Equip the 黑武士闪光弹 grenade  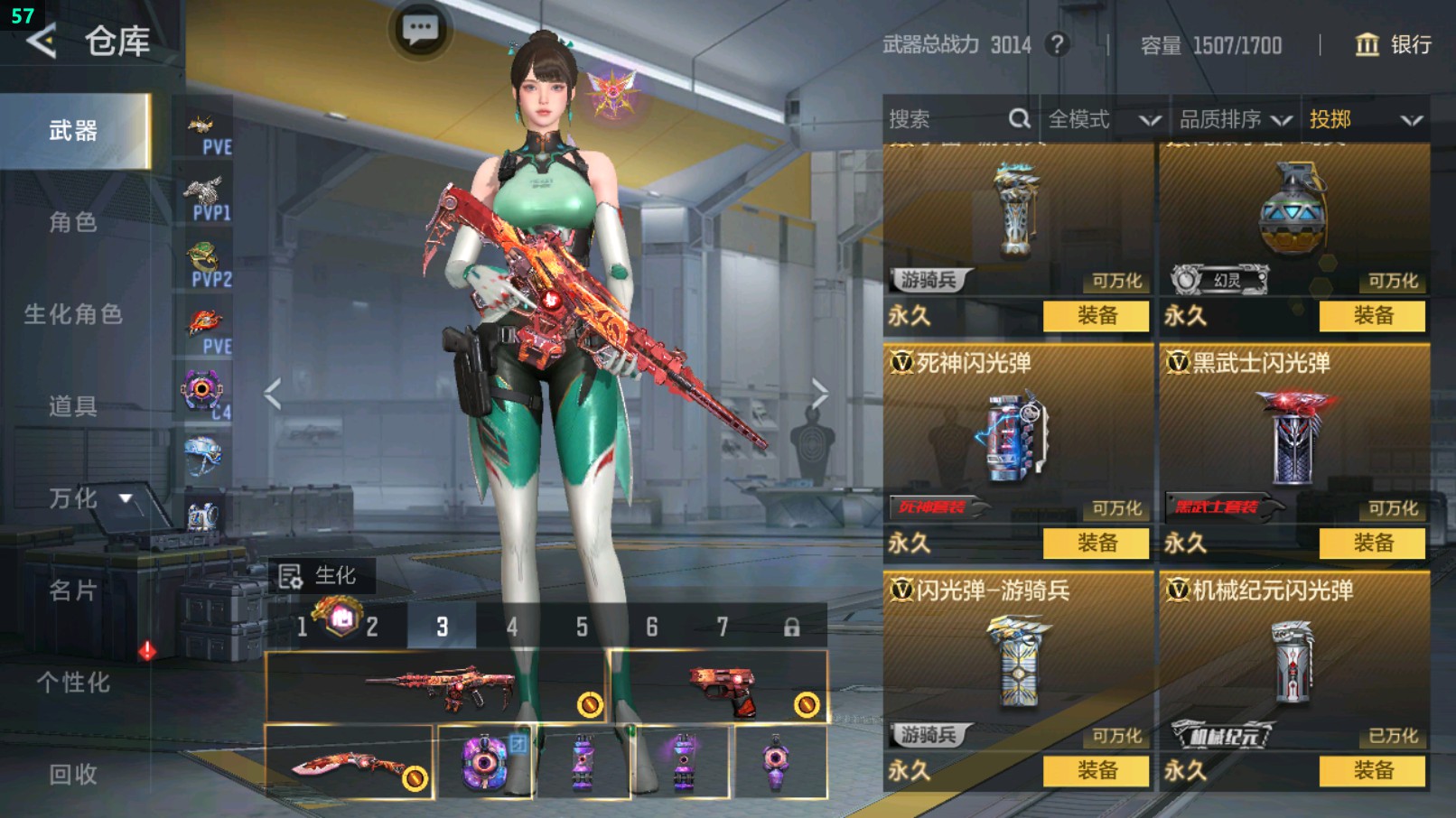(1372, 543)
